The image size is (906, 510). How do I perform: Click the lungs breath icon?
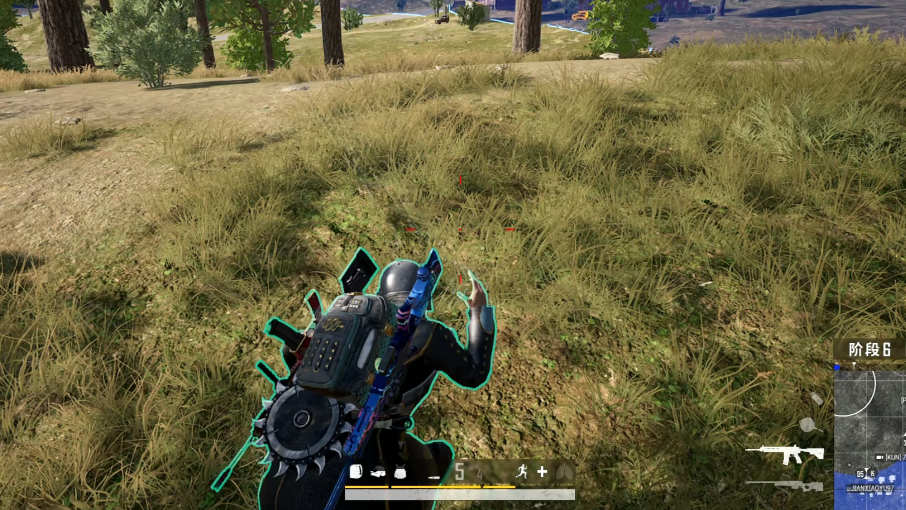click(564, 471)
